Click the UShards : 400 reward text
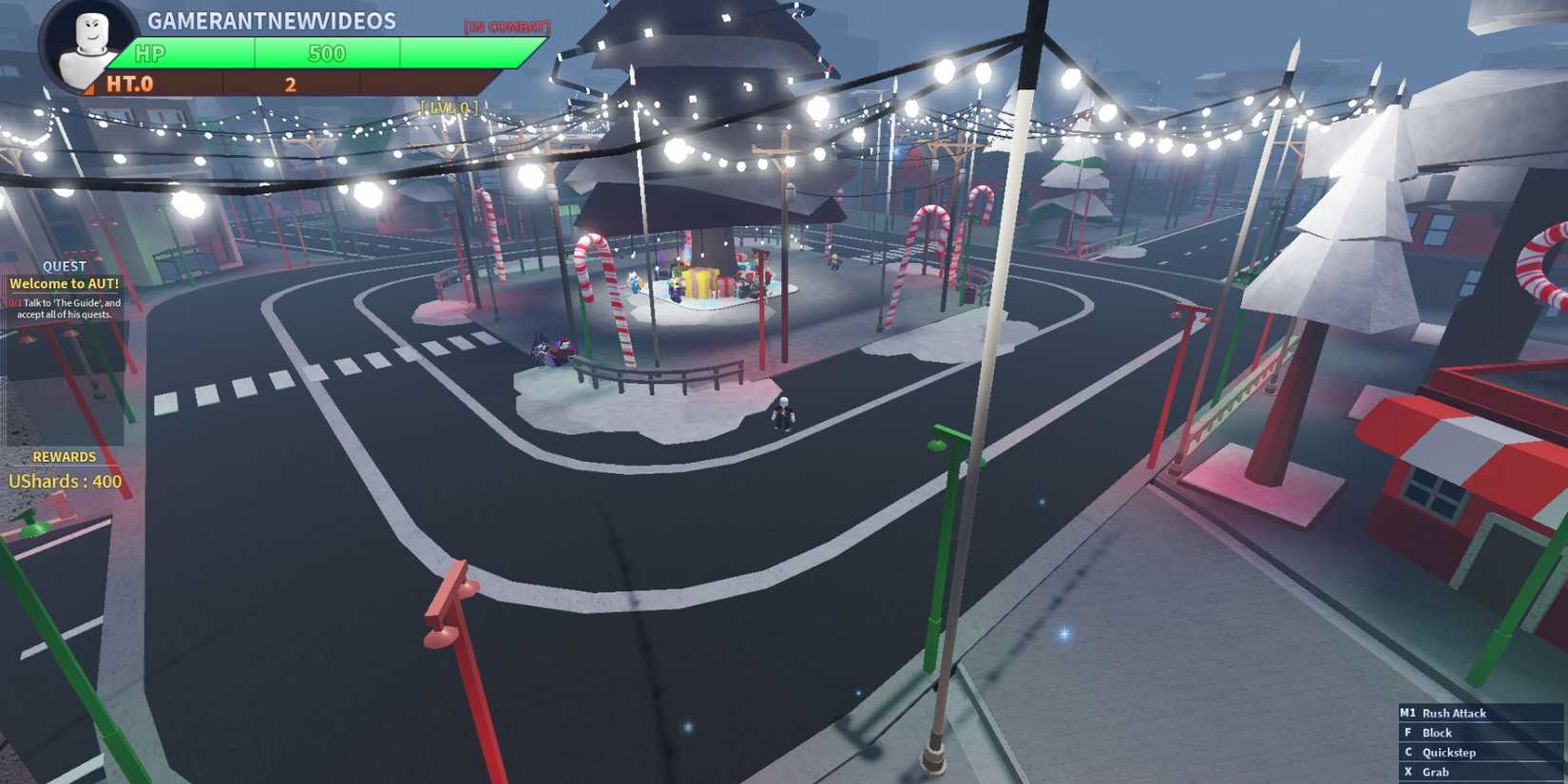 (x=64, y=481)
